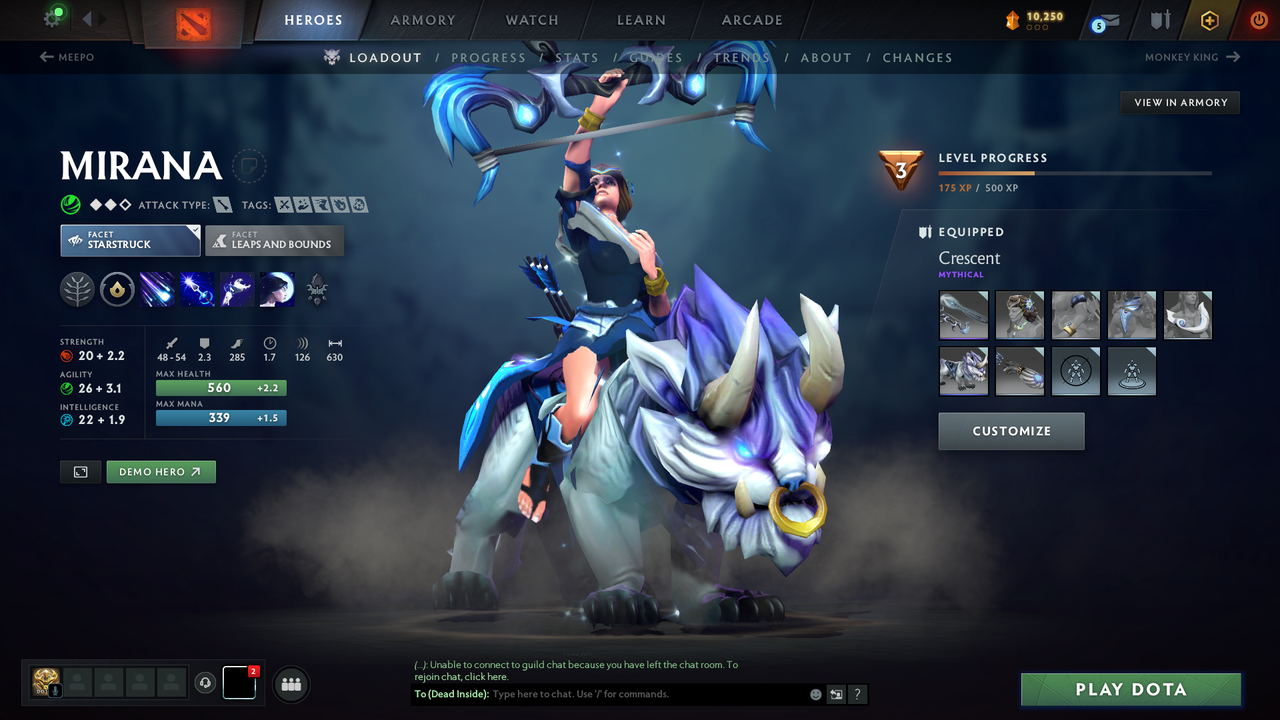This screenshot has width=1280, height=720.
Task: Select the Starstorm ability icon
Action: click(x=157, y=289)
